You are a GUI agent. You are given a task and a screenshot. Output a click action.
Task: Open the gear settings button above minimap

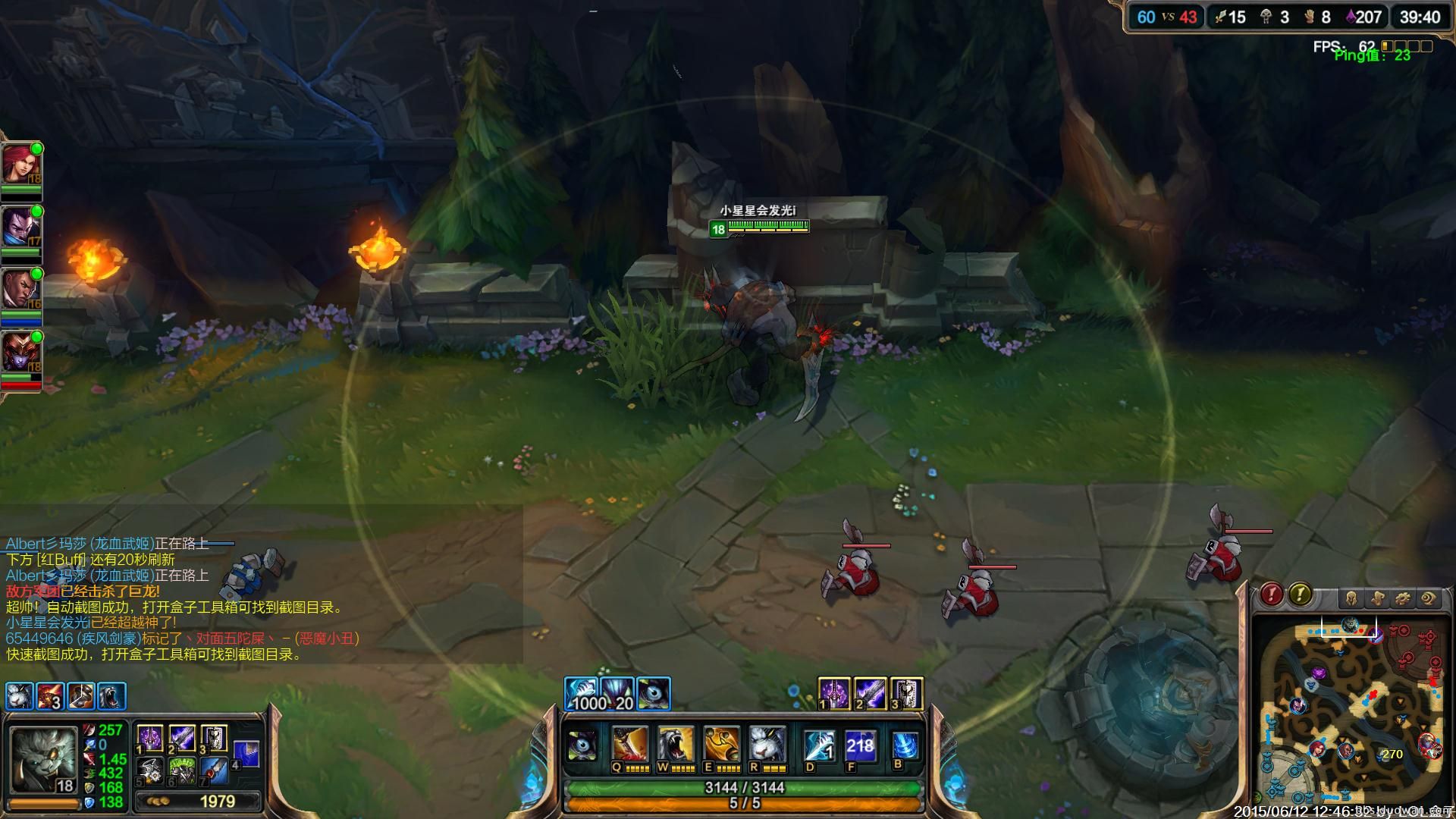pyautogui.click(x=1403, y=599)
